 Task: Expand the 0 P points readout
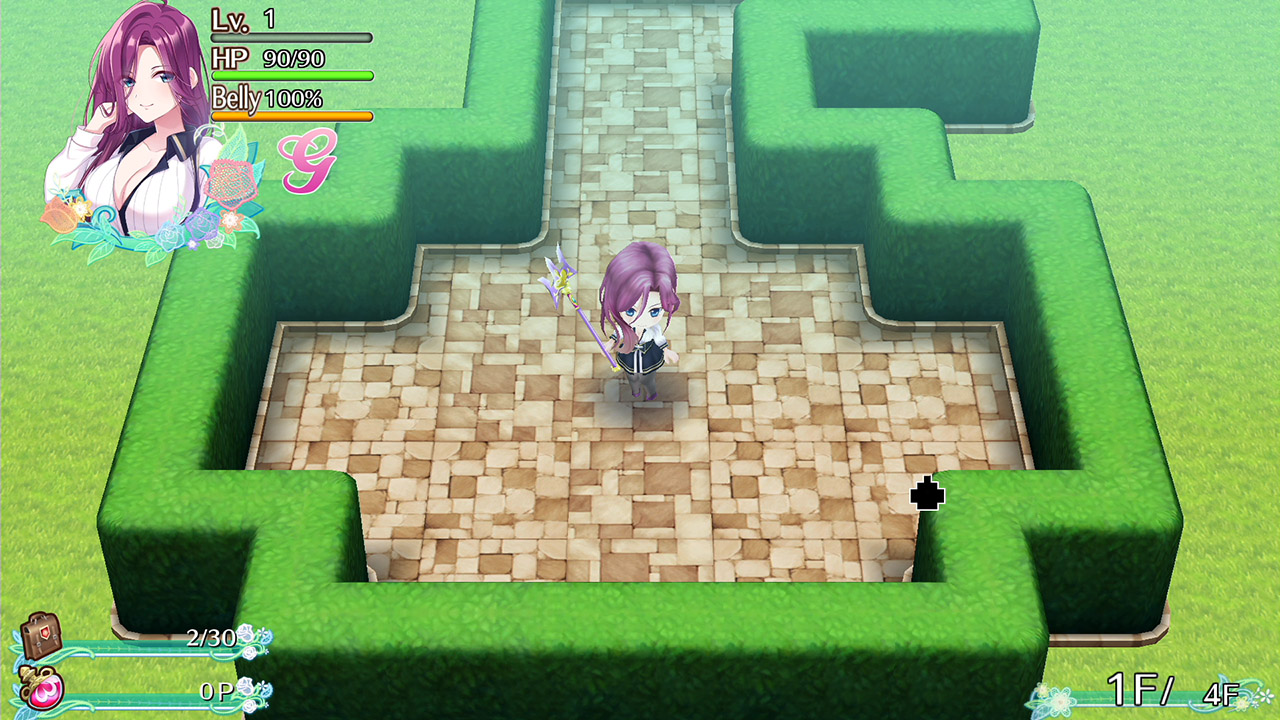216,690
